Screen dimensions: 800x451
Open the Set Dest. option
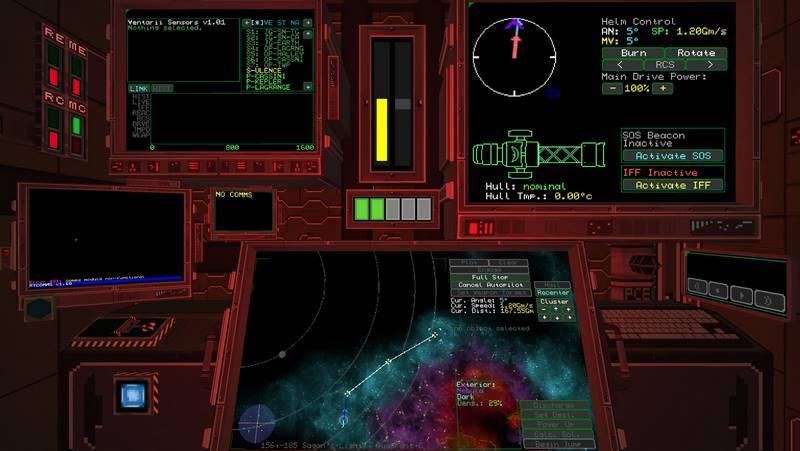[557, 415]
